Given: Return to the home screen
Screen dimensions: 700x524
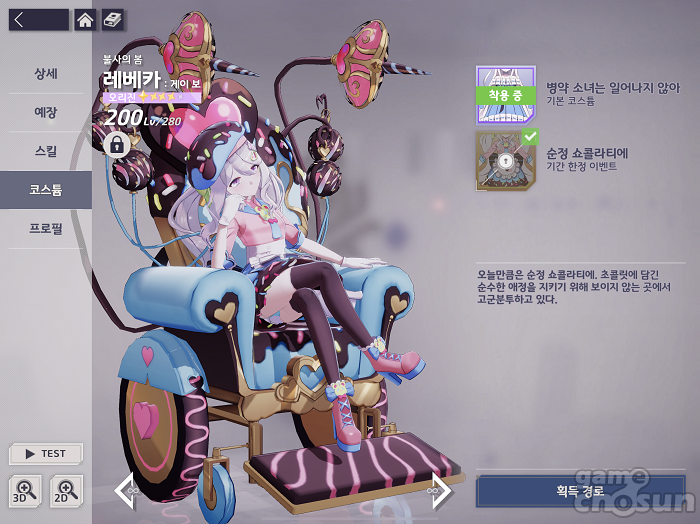Looking at the screenshot, I should (x=85, y=19).
